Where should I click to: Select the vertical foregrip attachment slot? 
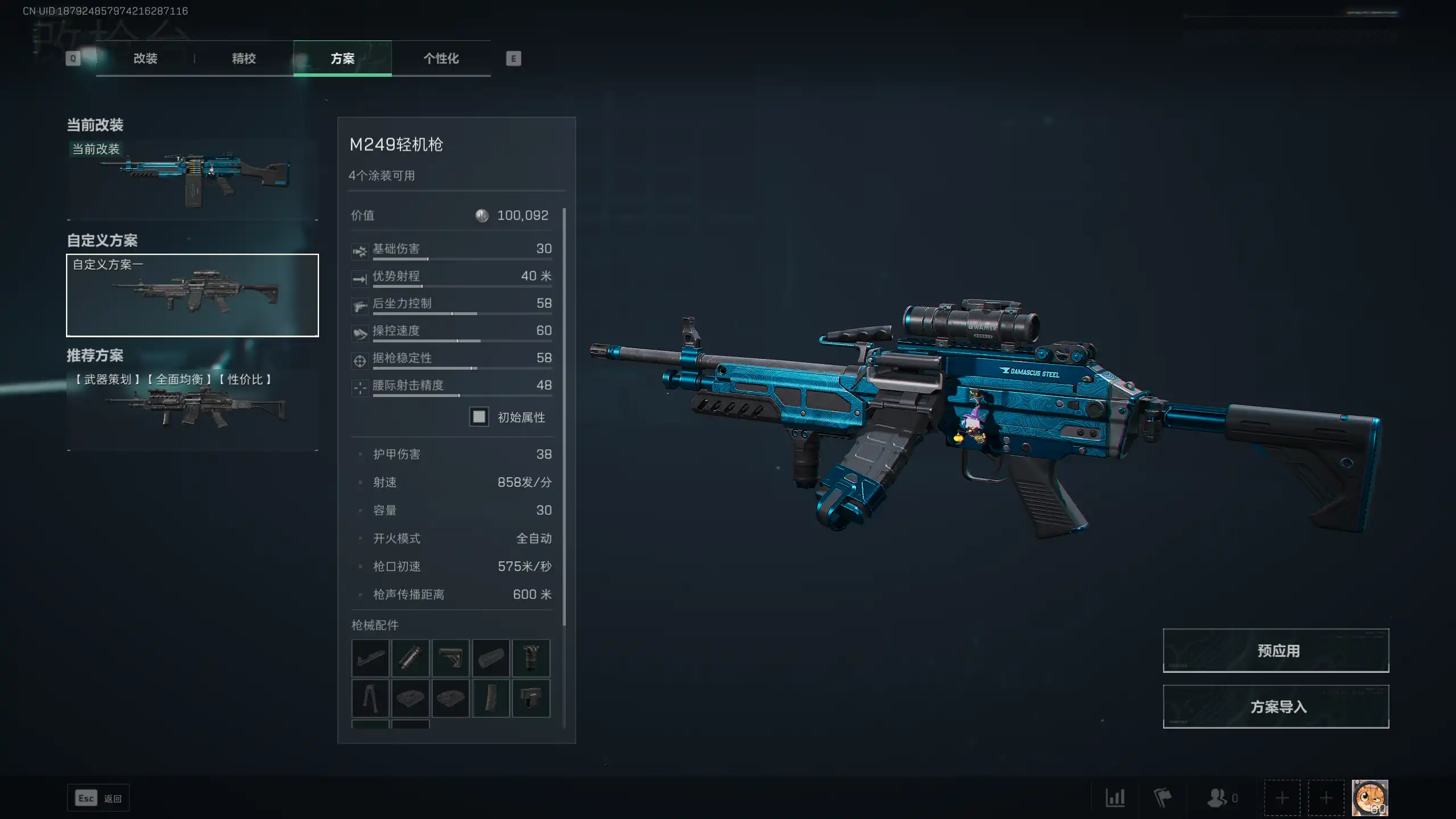[531, 658]
